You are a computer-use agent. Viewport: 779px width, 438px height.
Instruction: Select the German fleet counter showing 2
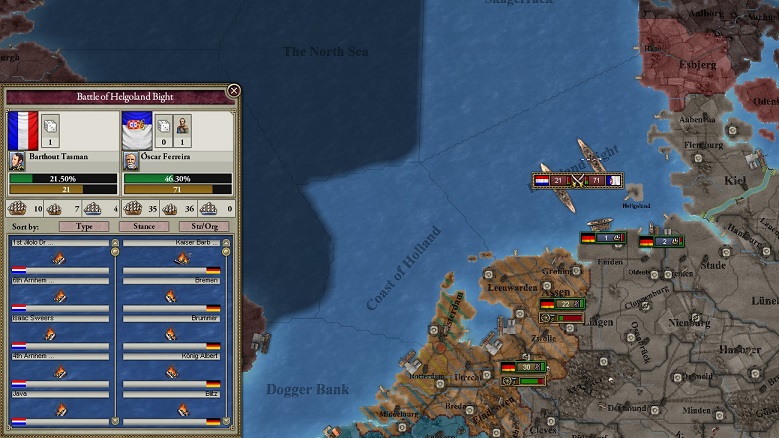(662, 241)
